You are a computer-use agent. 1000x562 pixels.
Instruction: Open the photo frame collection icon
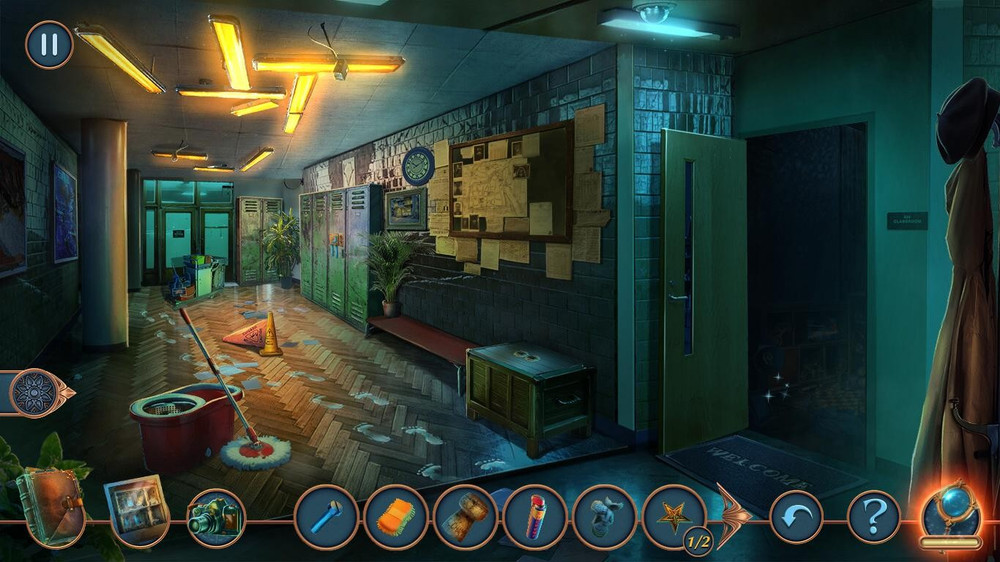click(x=137, y=509)
